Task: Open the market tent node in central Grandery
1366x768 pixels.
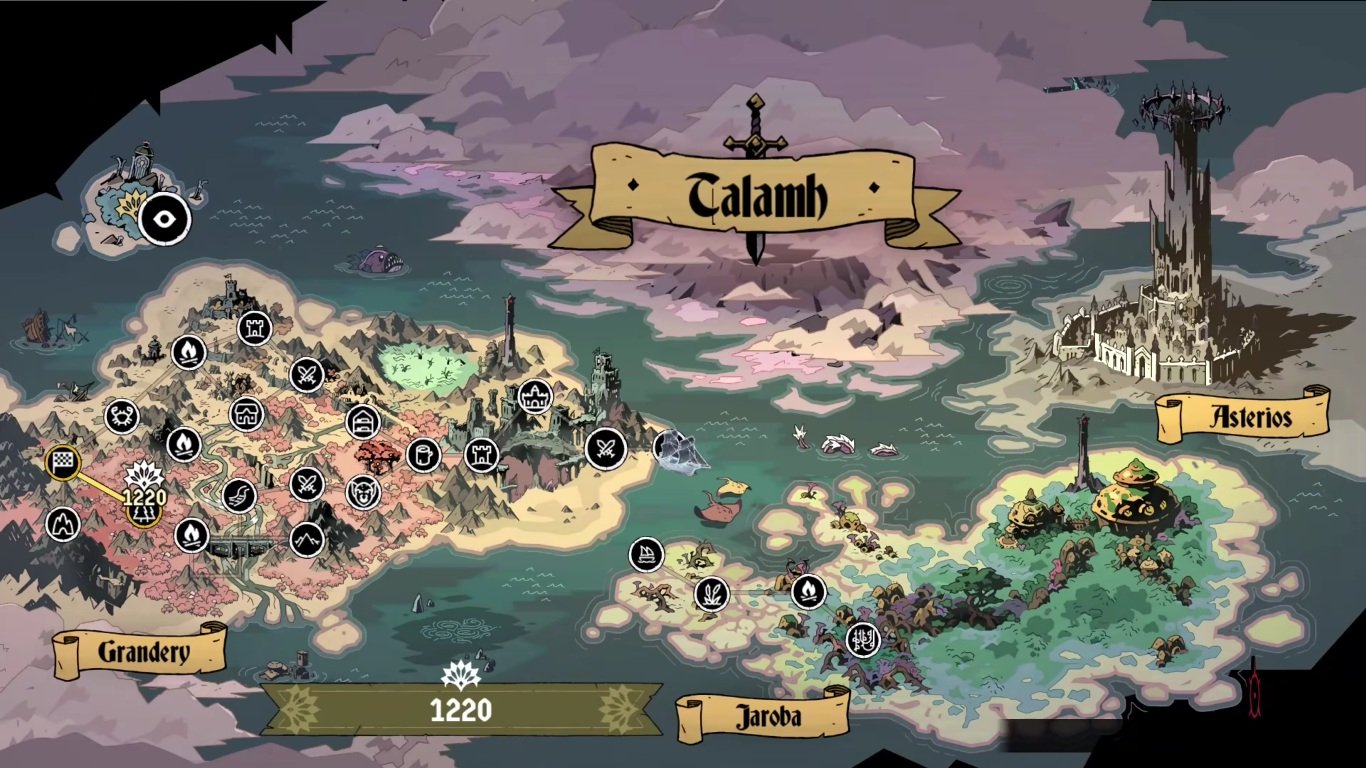Action: pyautogui.click(x=247, y=412)
